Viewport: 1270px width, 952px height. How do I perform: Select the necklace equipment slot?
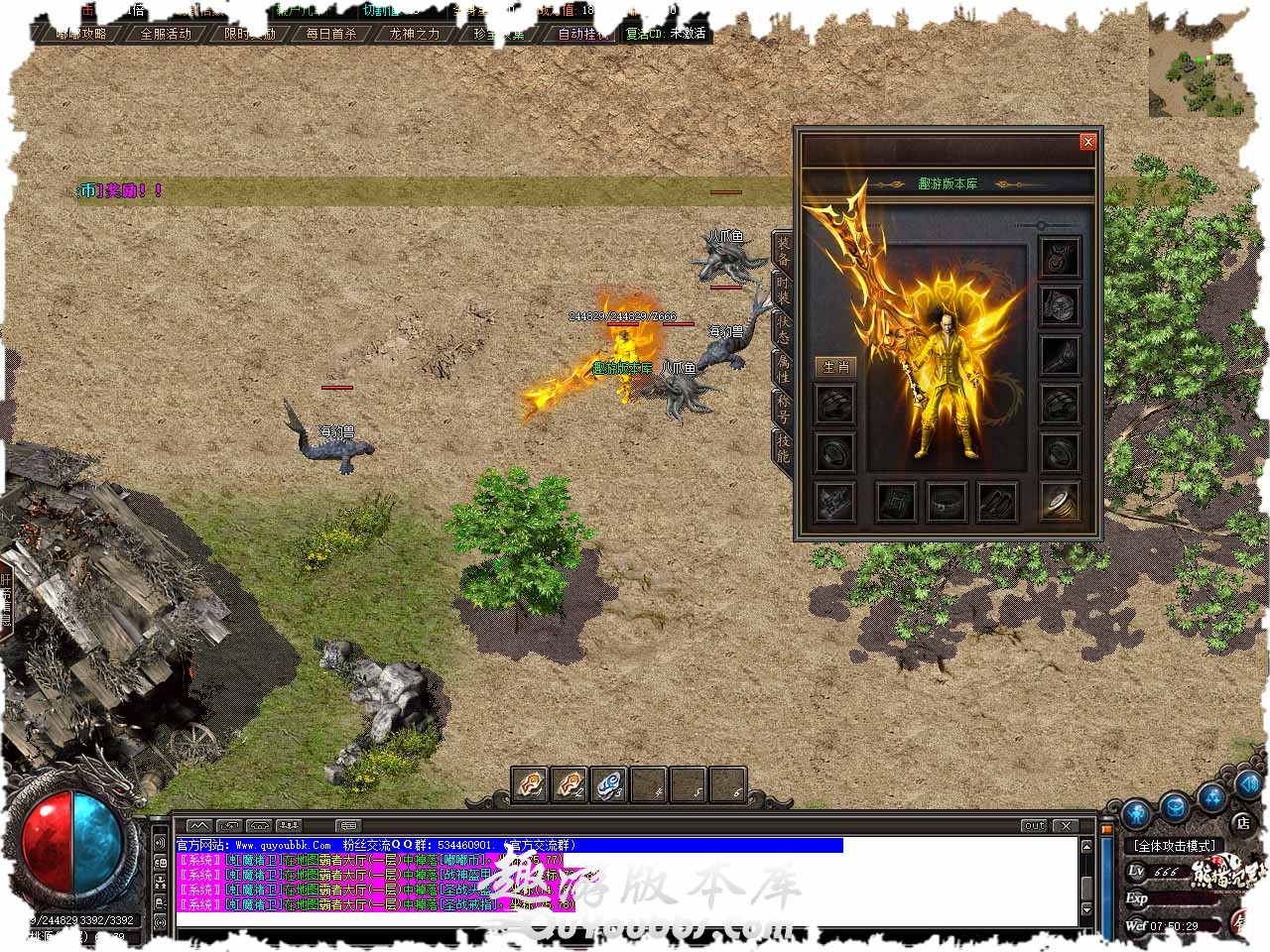(x=1060, y=256)
